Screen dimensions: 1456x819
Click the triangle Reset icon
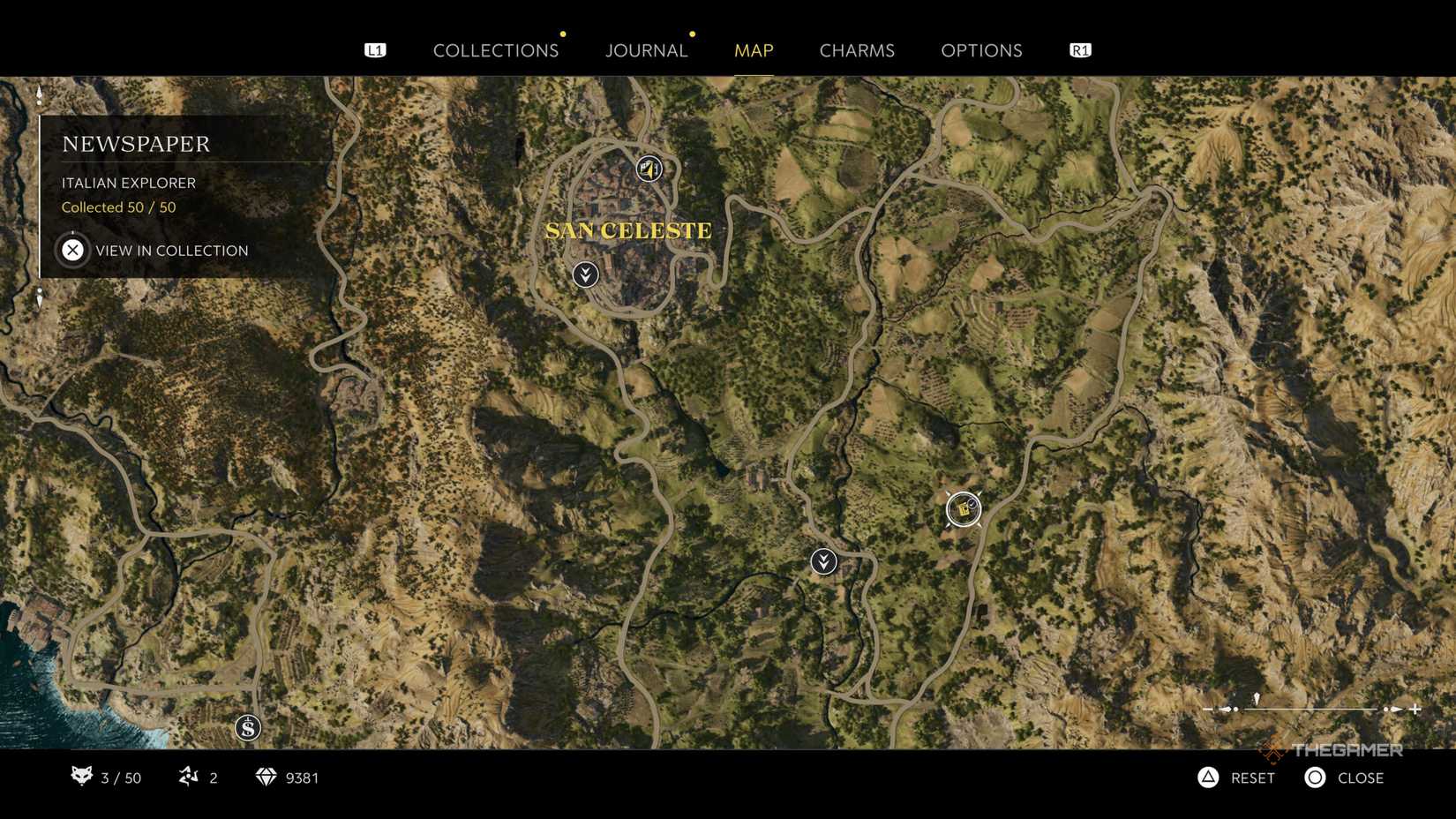pos(1207,778)
